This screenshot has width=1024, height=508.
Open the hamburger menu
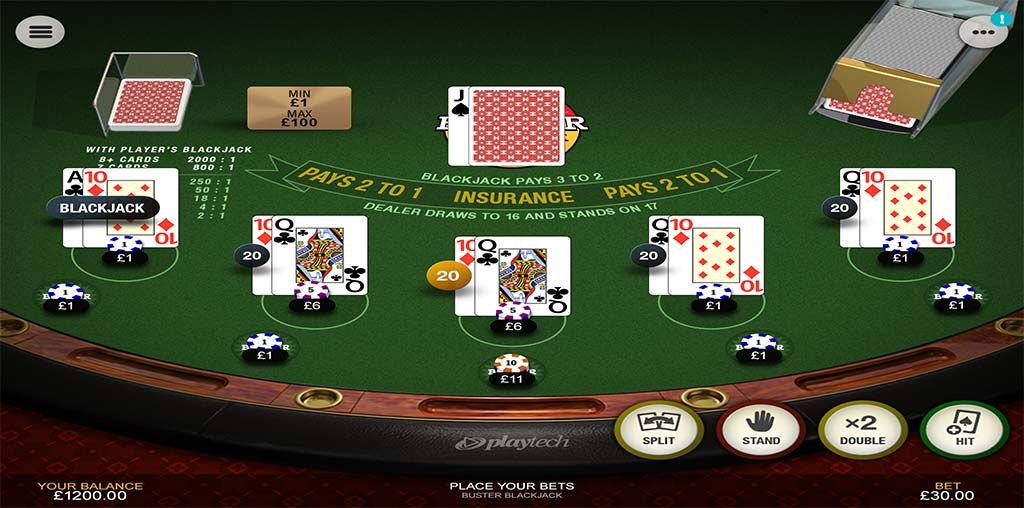(x=40, y=31)
